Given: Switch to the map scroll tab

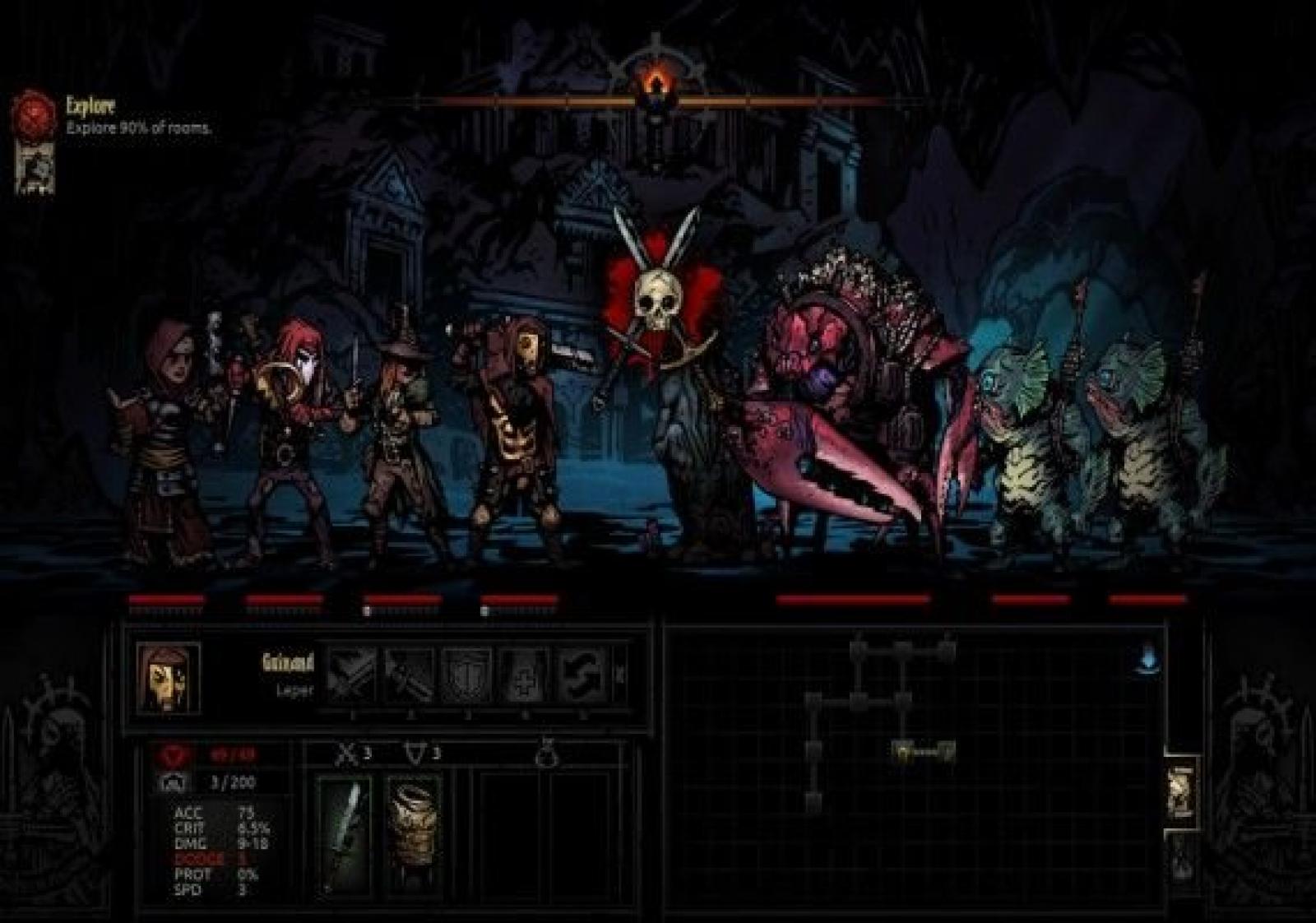Looking at the screenshot, I should coord(1181,788).
